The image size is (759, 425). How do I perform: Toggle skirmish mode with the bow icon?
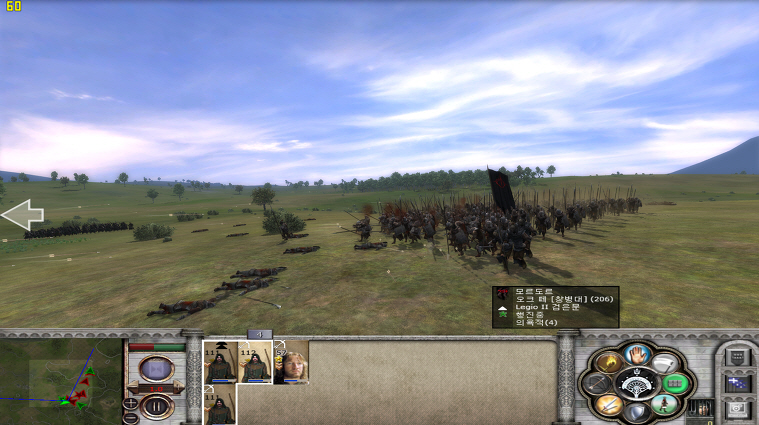click(x=596, y=384)
